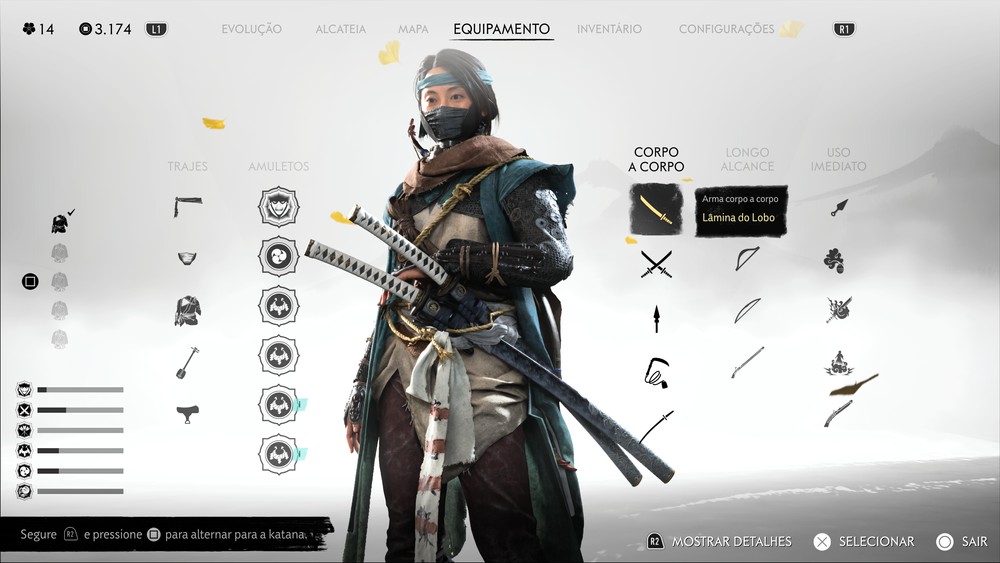Choose the horse saddle slot
The image size is (1000, 563).
[187, 413]
